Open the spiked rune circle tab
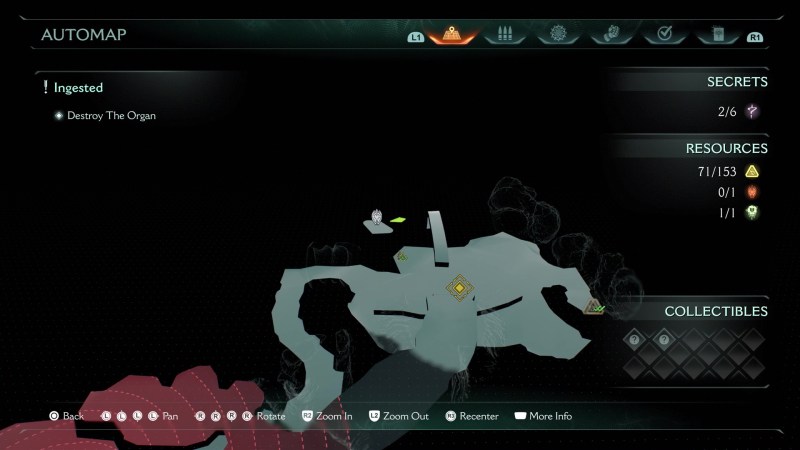Screen dimensions: 800x450 [x=558, y=34]
